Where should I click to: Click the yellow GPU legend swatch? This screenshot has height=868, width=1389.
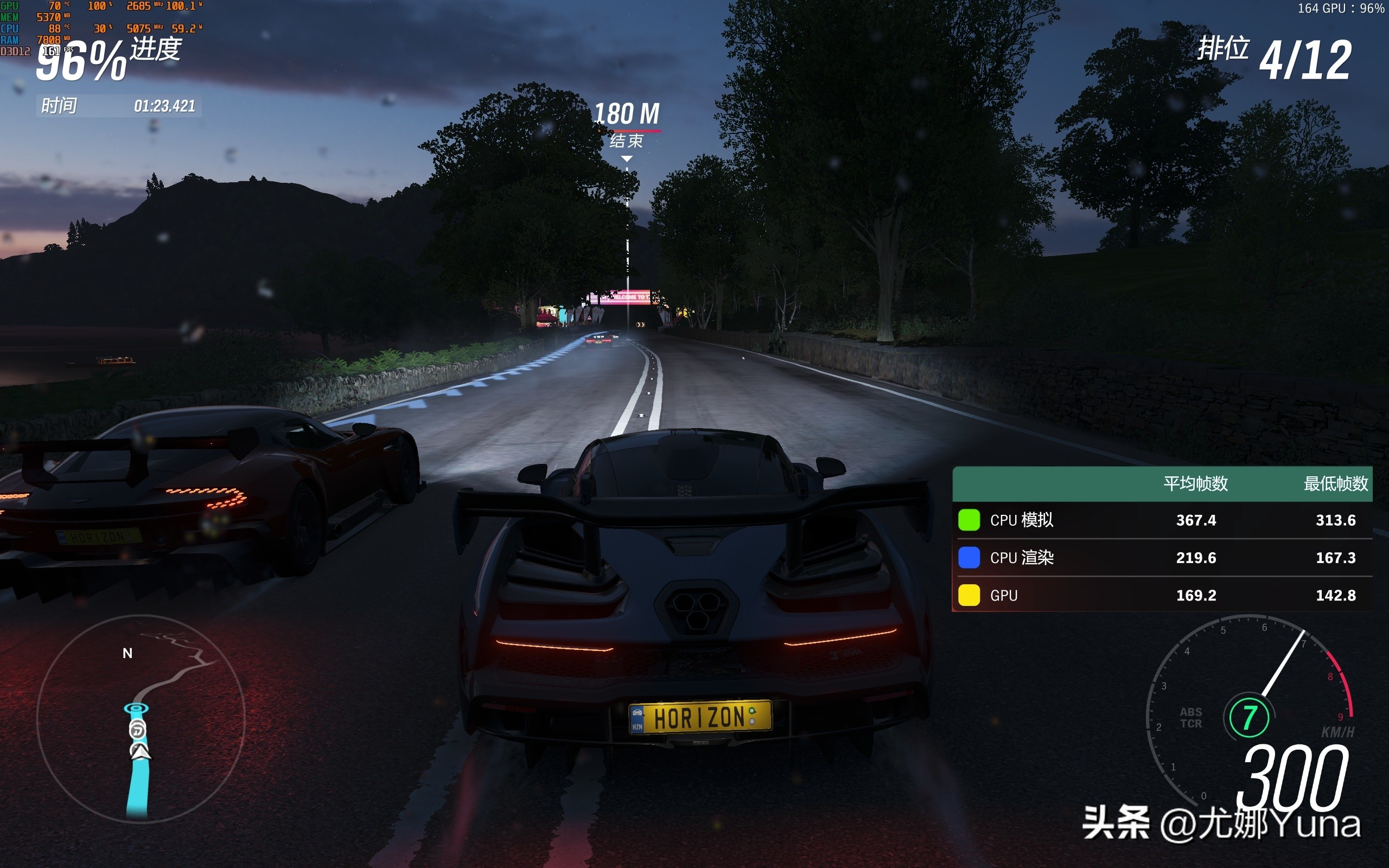pos(969,595)
